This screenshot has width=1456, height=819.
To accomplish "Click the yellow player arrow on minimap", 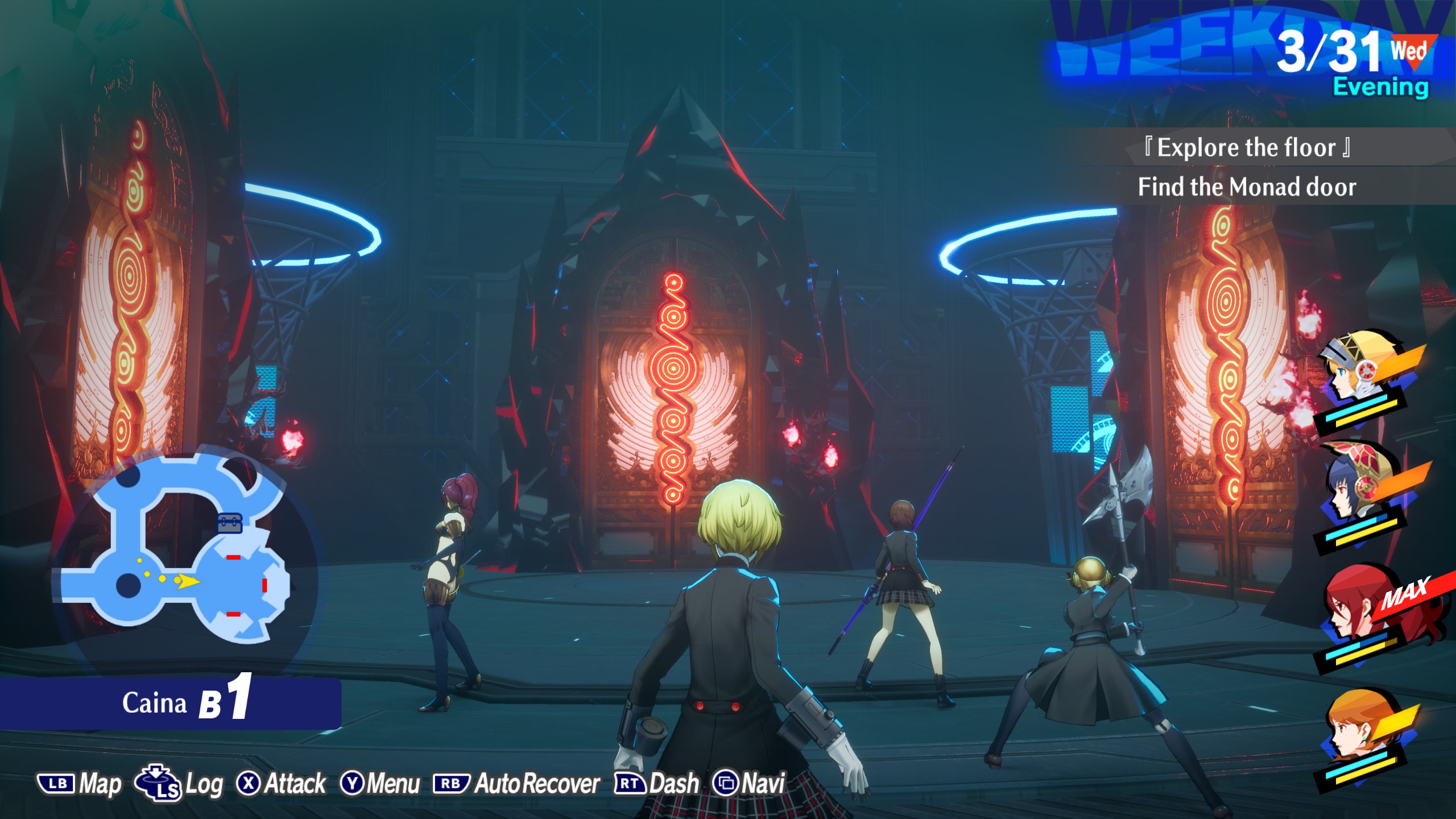I will click(x=187, y=581).
